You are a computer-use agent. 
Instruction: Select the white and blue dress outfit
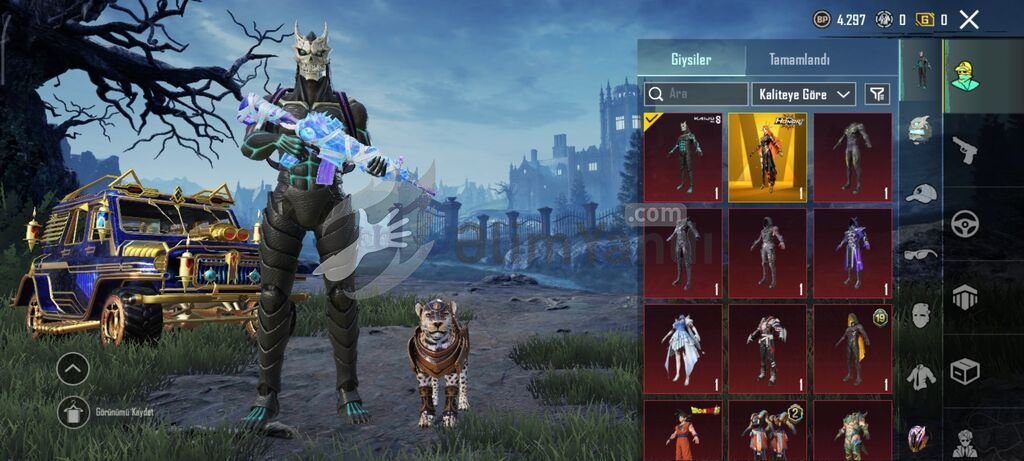pyautogui.click(x=683, y=349)
